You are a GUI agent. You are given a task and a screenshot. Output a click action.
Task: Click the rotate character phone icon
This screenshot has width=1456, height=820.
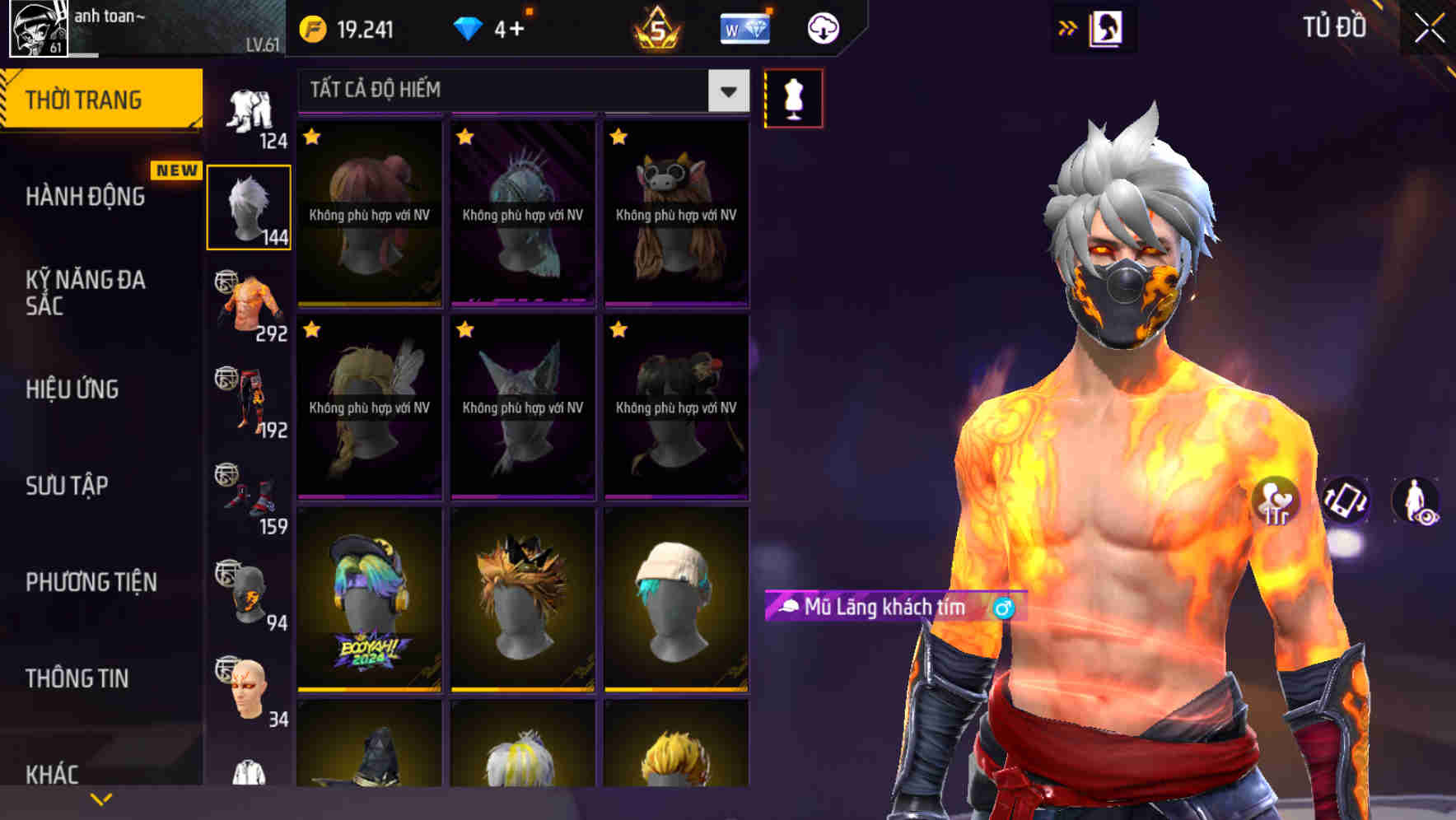coord(1343,501)
